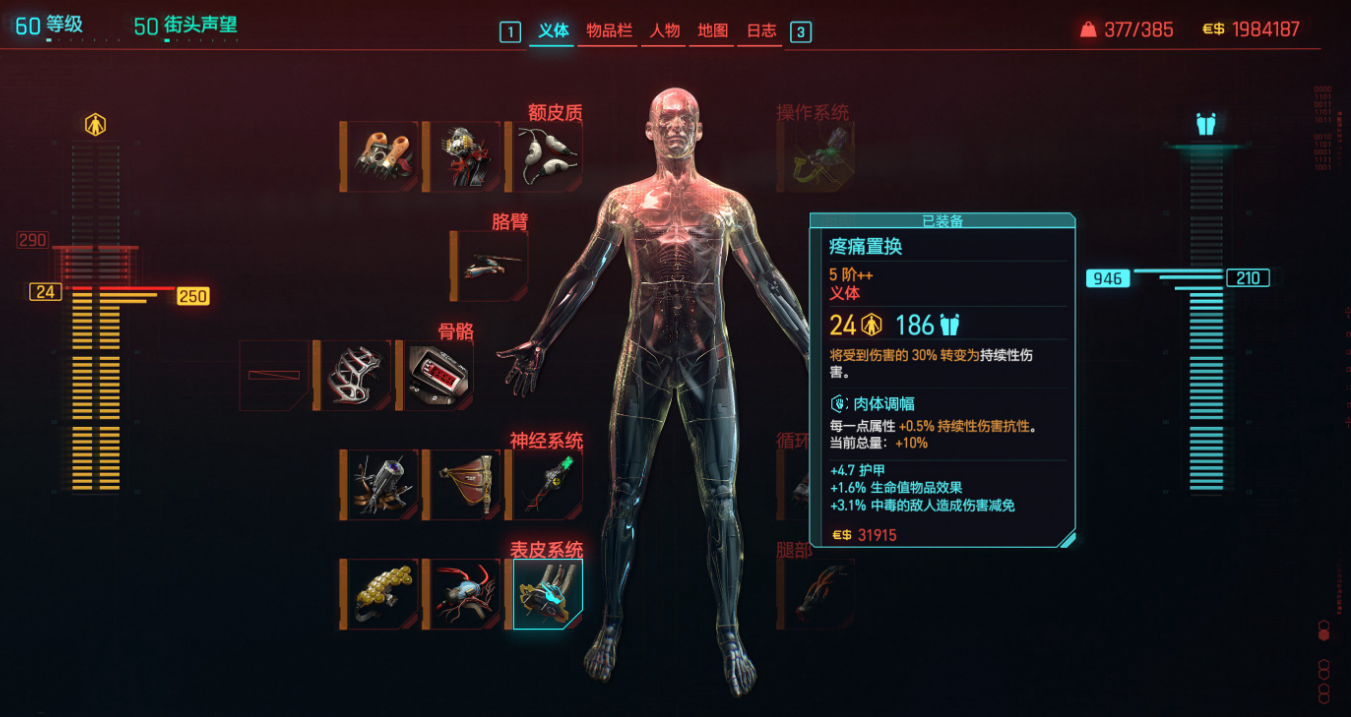
Task: Select the 胳臂 arms cyberware slot
Action: click(x=490, y=266)
